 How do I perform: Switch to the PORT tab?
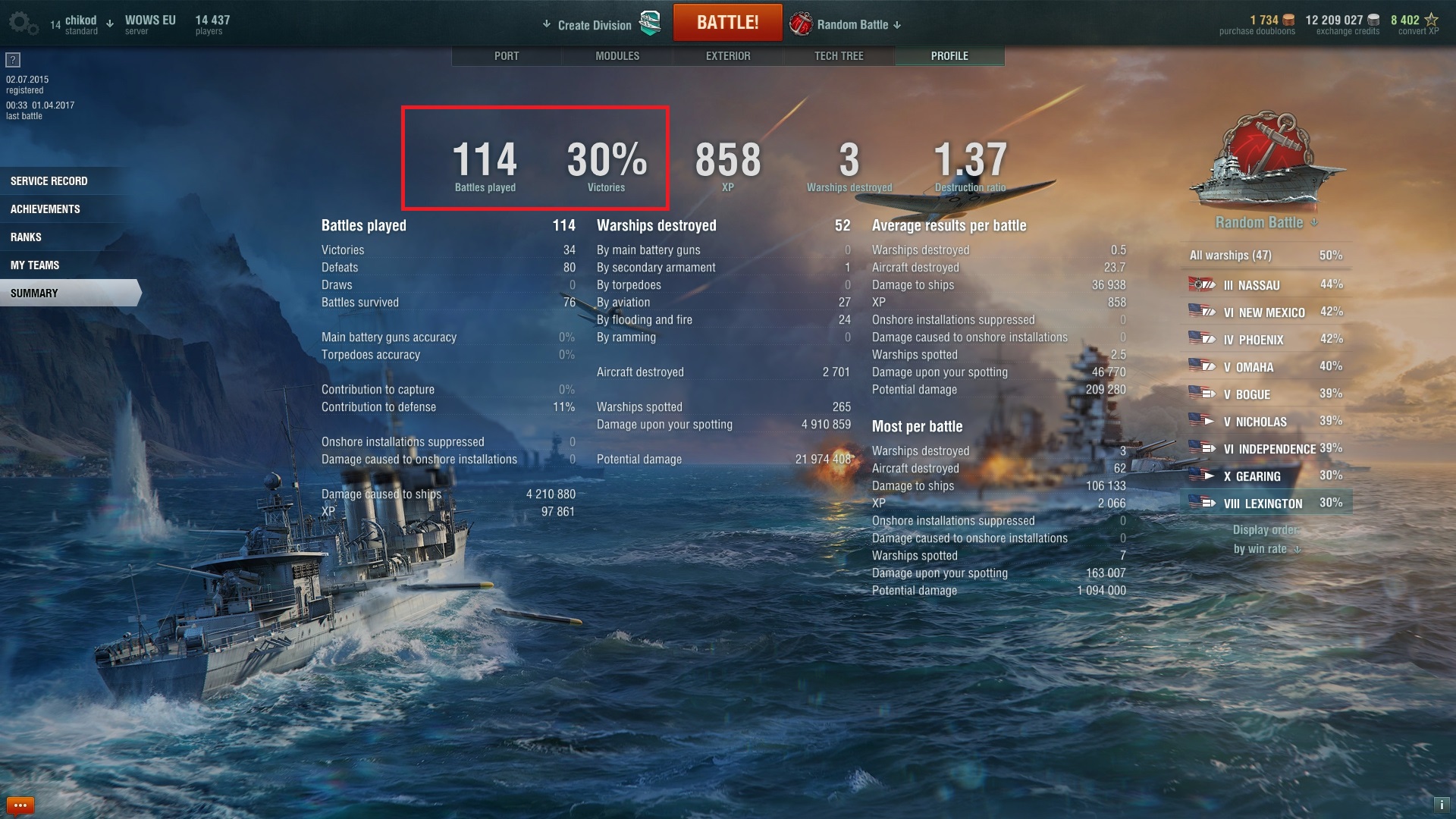click(x=507, y=56)
